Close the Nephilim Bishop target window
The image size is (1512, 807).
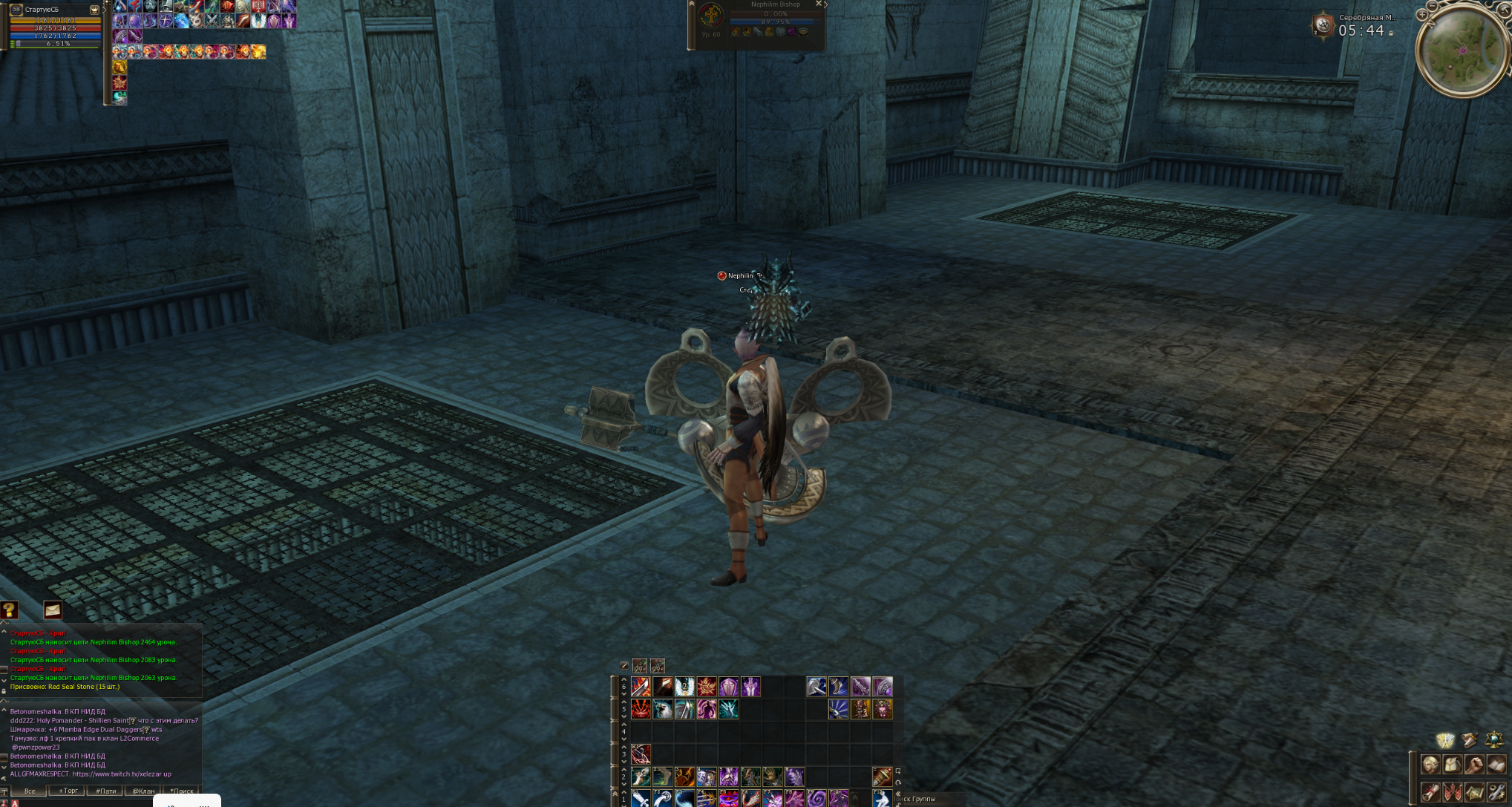pyautogui.click(x=819, y=4)
